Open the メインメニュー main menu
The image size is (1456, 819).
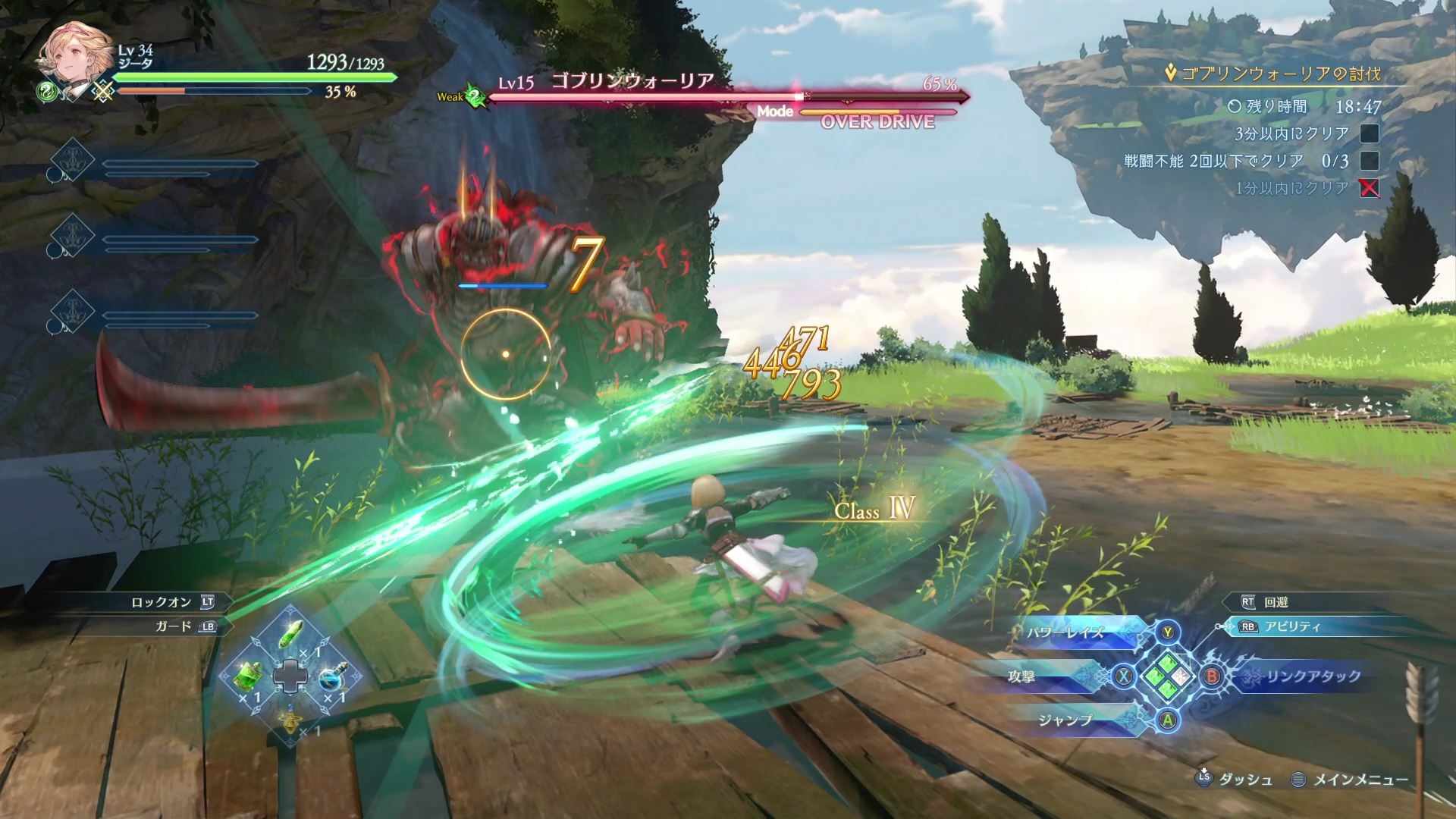pos(1360,779)
